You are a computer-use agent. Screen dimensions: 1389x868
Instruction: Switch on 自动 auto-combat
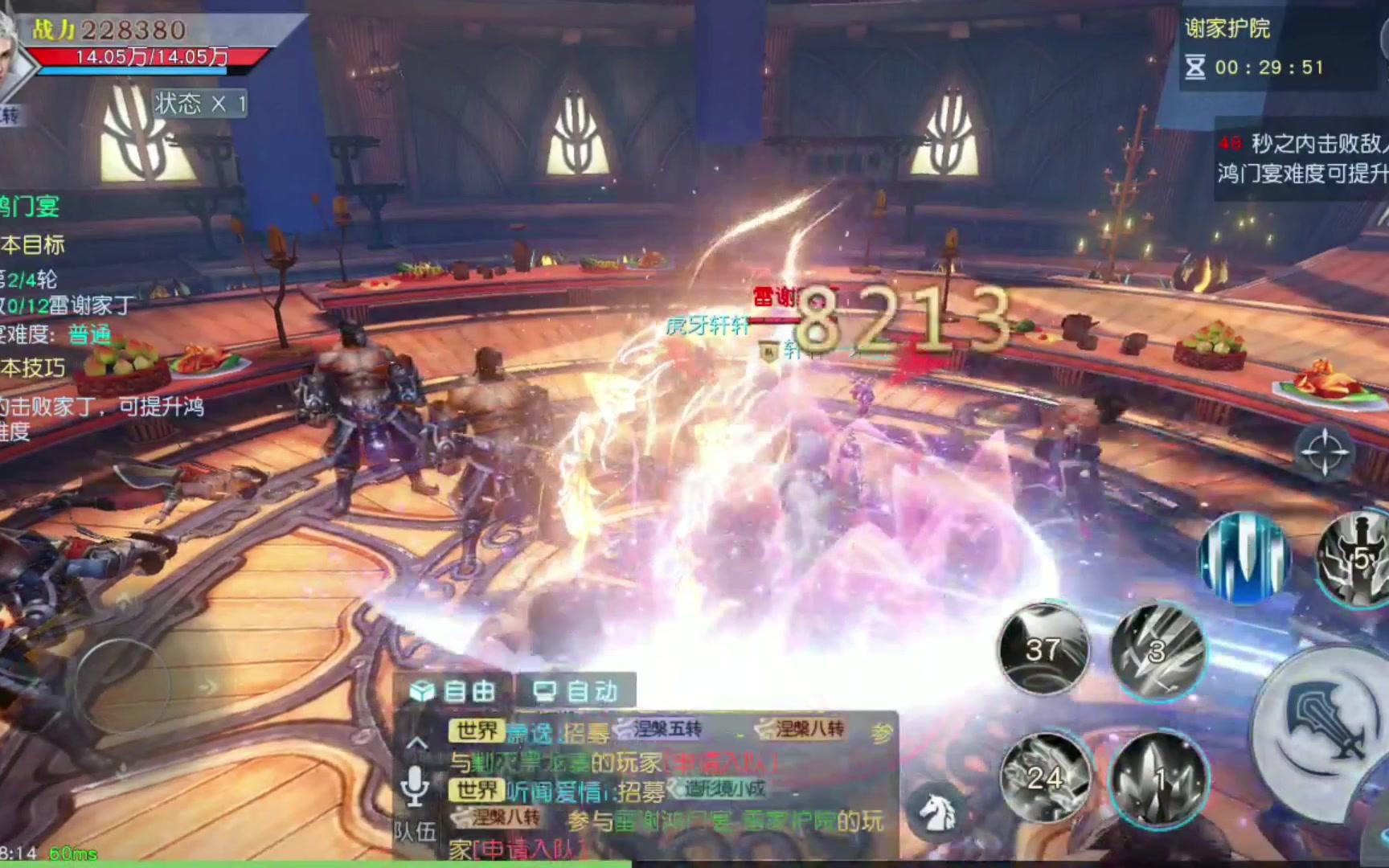click(x=576, y=691)
